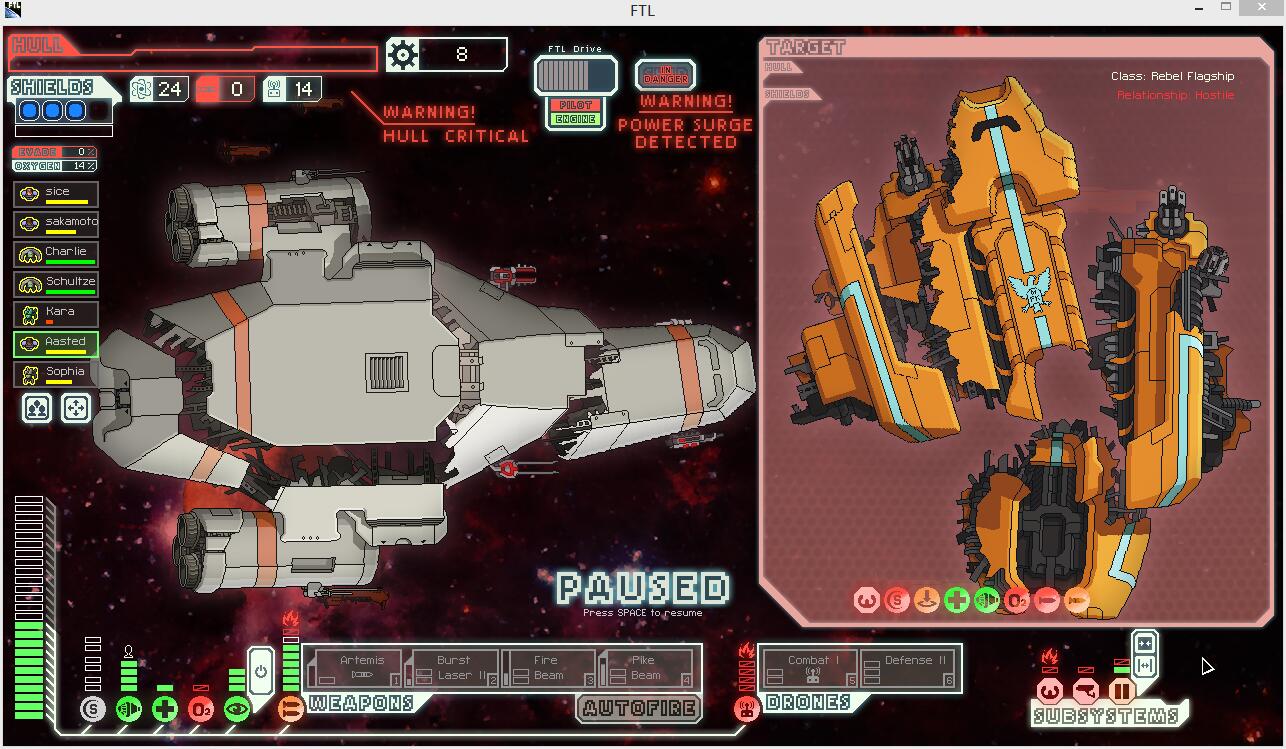This screenshot has width=1286, height=749.
Task: Deploy the Defense II drone
Action: [909, 667]
